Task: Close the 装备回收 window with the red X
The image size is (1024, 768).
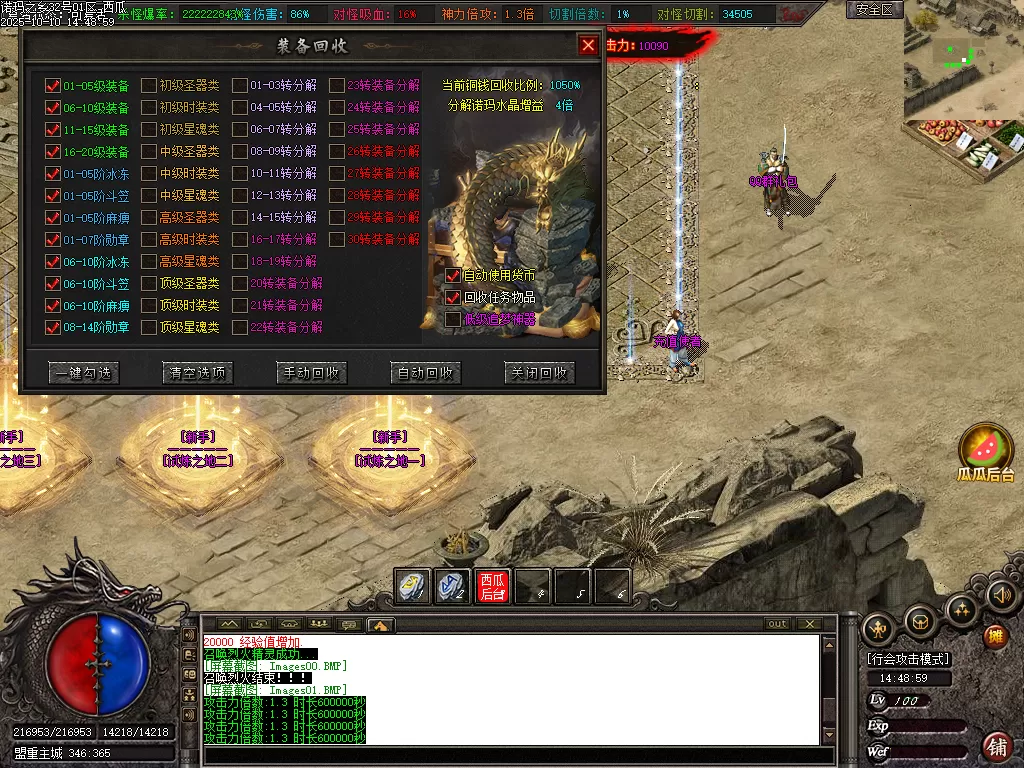Action: [588, 45]
